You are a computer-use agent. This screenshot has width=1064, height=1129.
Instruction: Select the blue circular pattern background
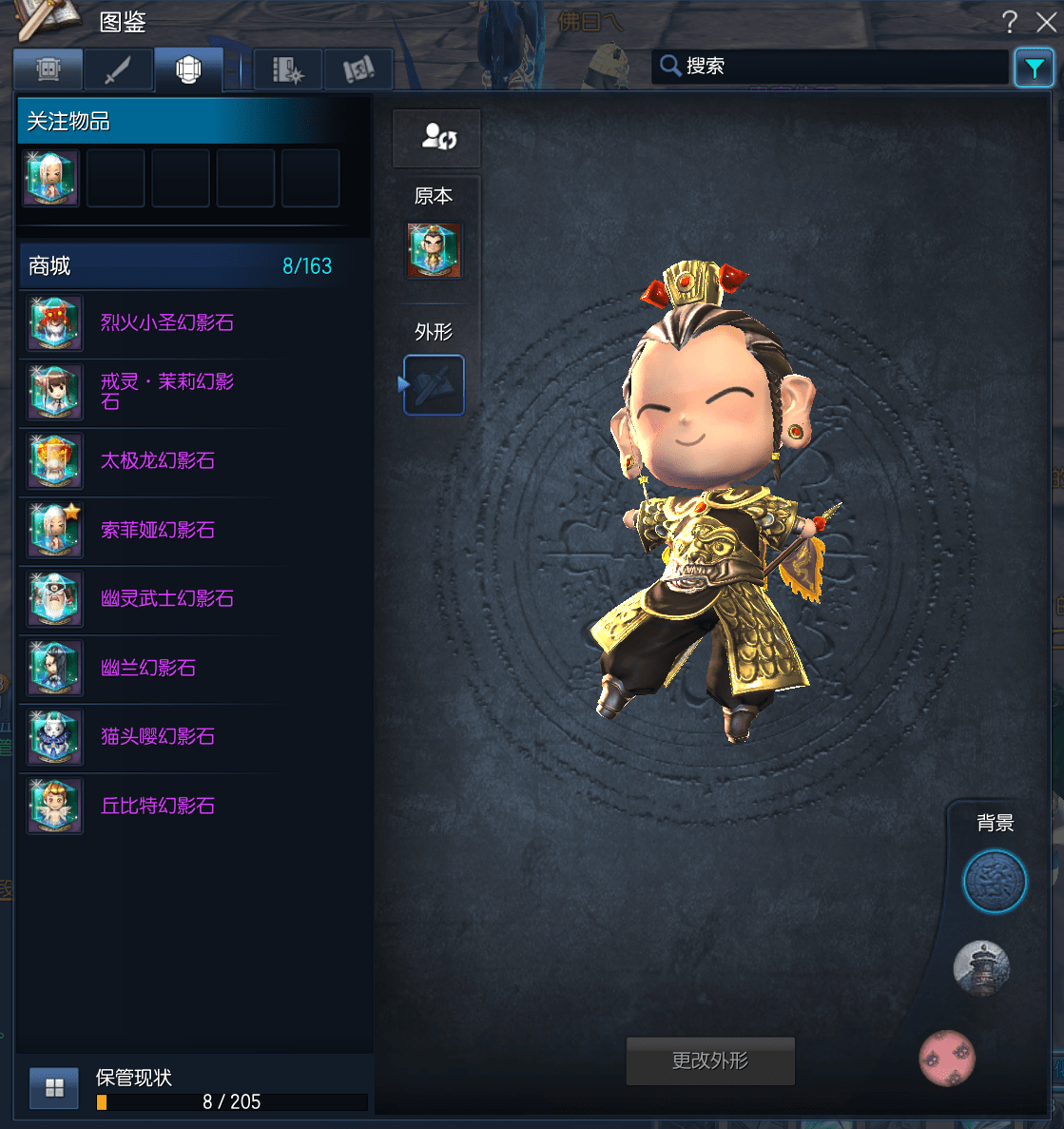point(995,882)
